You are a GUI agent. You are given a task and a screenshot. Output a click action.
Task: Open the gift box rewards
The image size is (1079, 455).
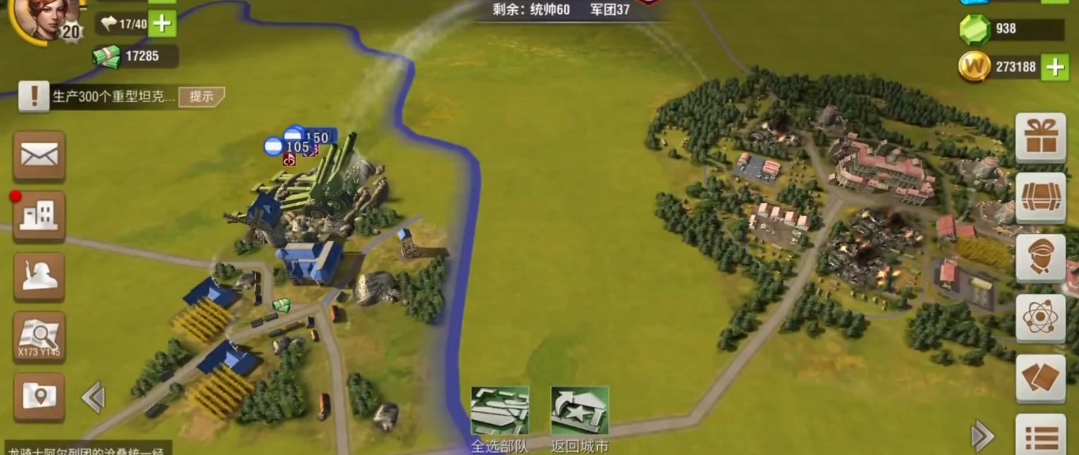pos(1040,137)
